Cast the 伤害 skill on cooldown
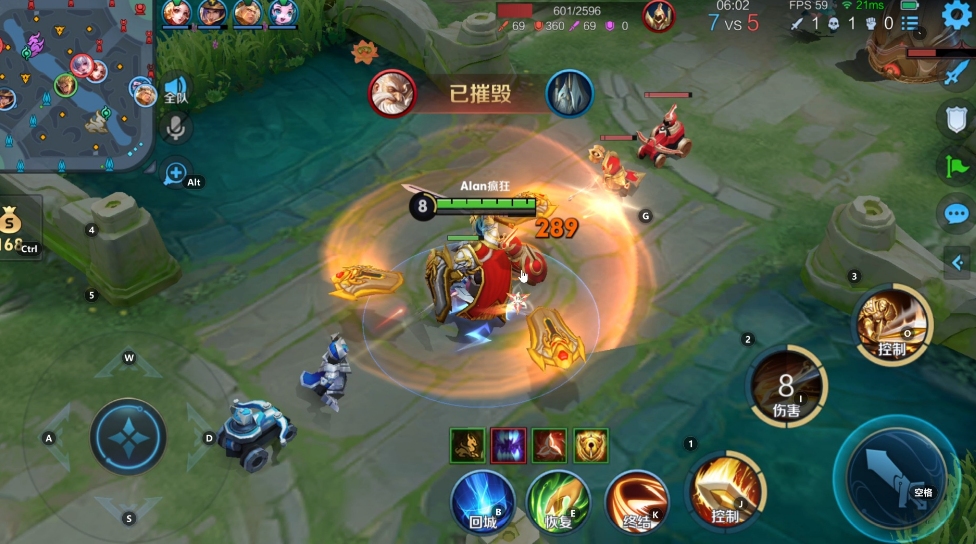This screenshot has height=544, width=976. pos(787,387)
